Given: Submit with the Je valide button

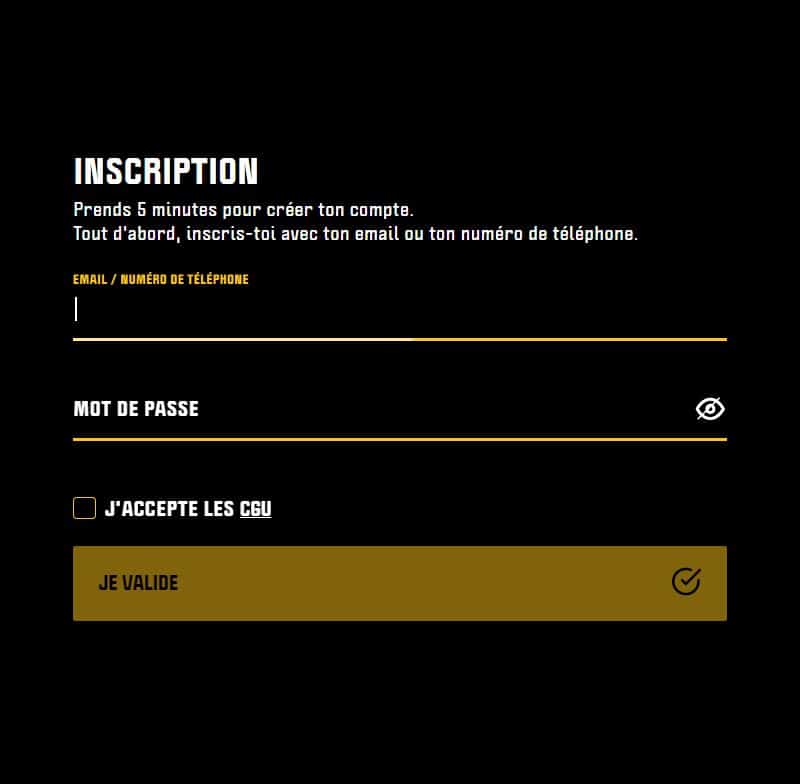Looking at the screenshot, I should [x=399, y=583].
